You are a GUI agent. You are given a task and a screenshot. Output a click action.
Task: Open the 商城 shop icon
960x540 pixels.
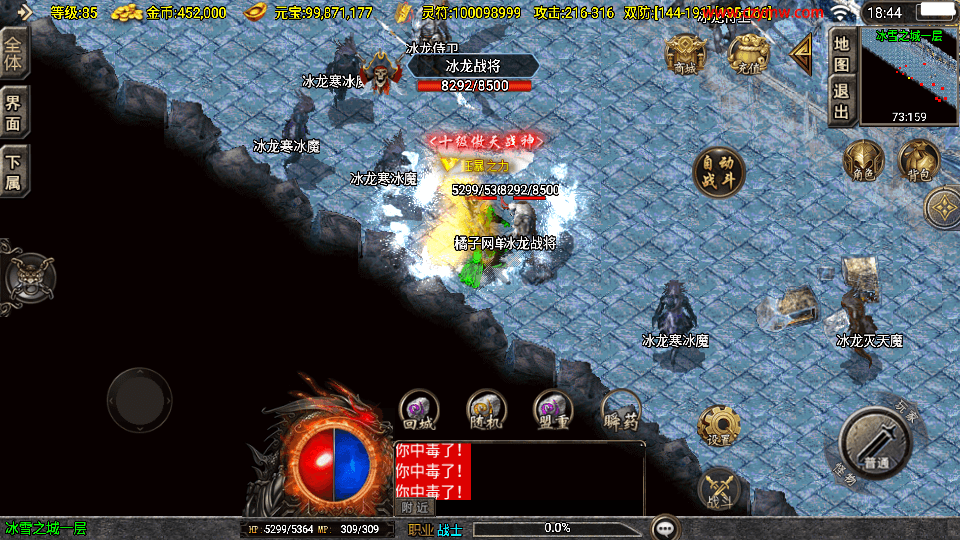point(685,54)
